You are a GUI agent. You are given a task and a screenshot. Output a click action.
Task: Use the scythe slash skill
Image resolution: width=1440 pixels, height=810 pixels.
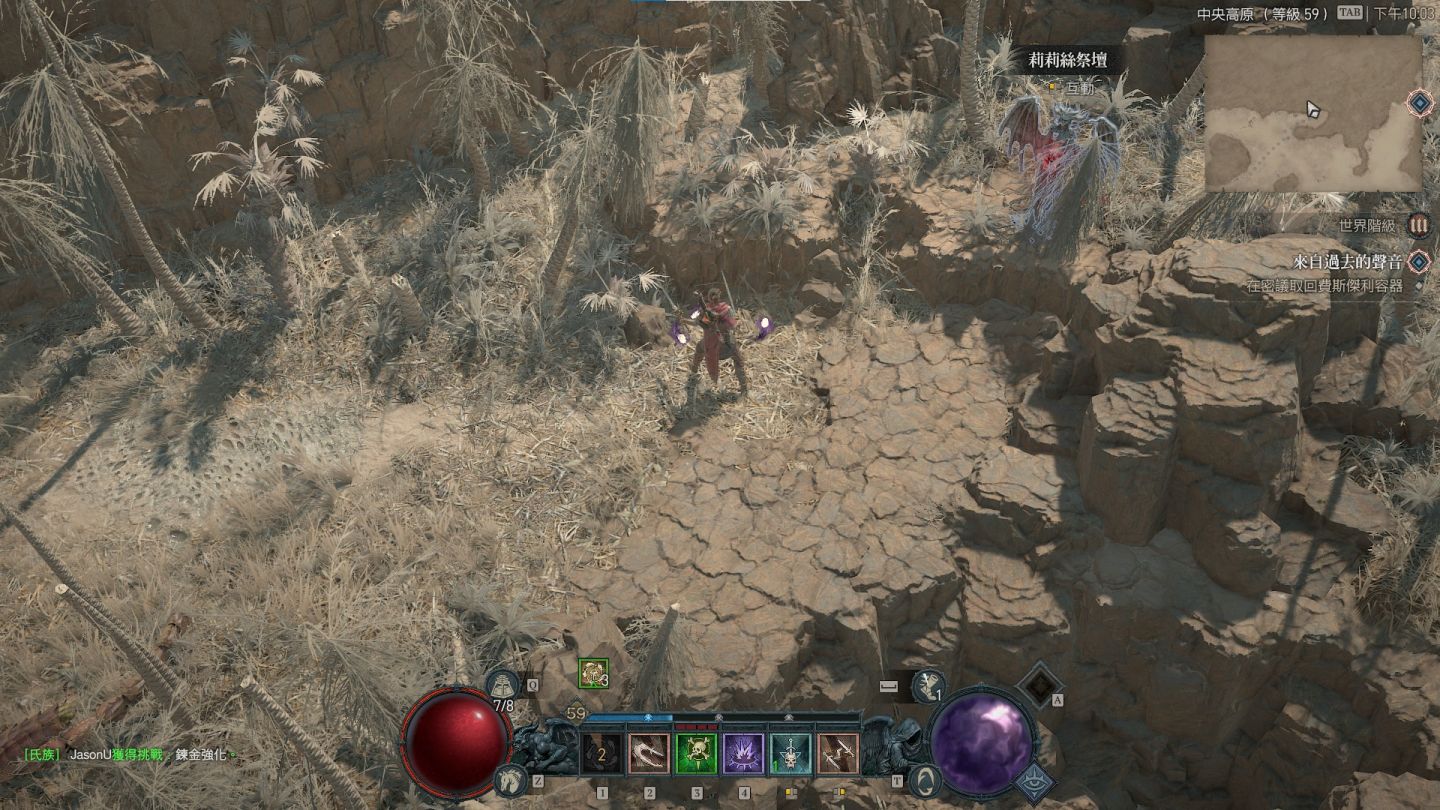click(649, 754)
